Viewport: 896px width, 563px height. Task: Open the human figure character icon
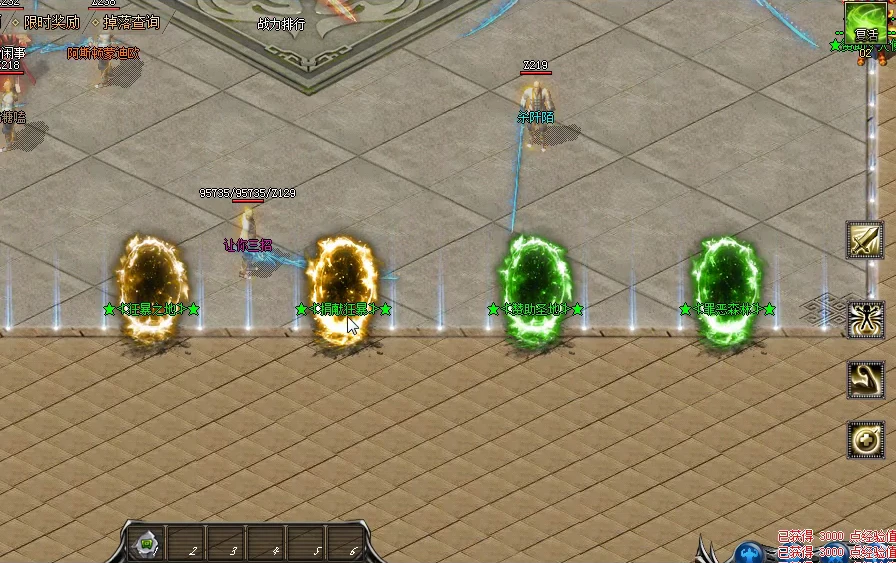pos(865,319)
